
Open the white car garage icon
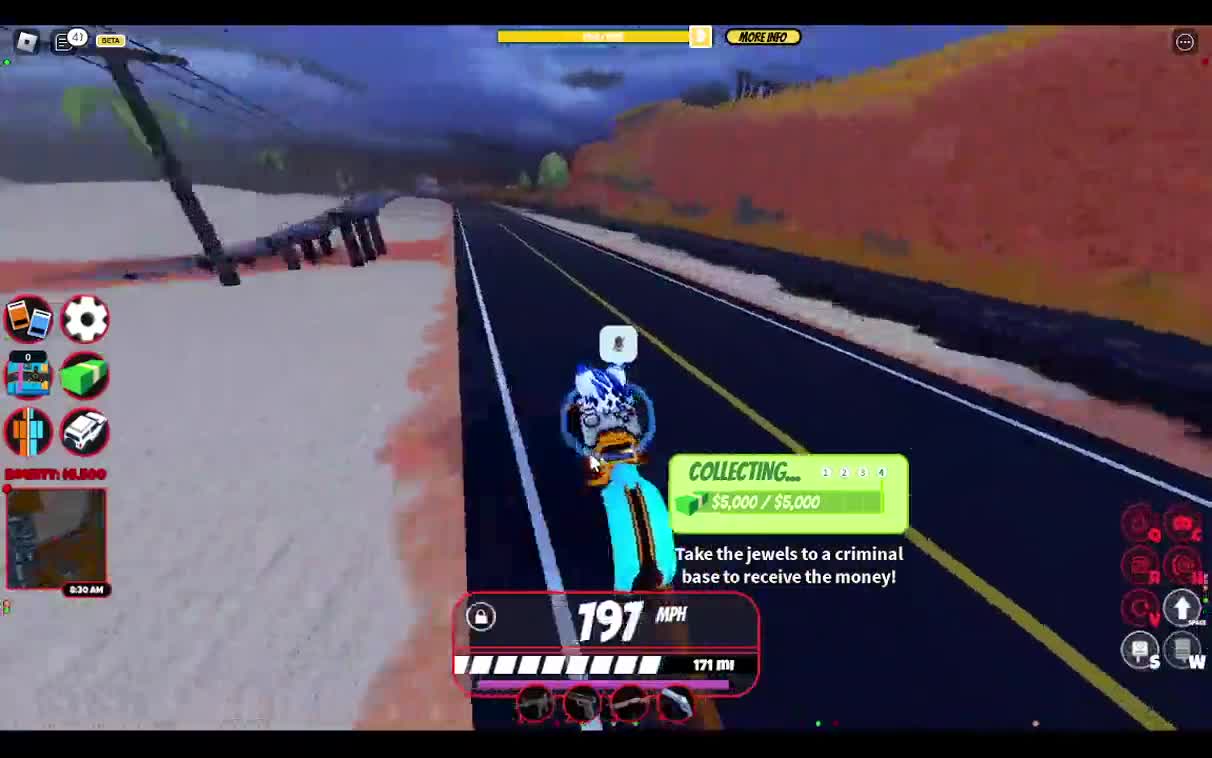tap(85, 432)
